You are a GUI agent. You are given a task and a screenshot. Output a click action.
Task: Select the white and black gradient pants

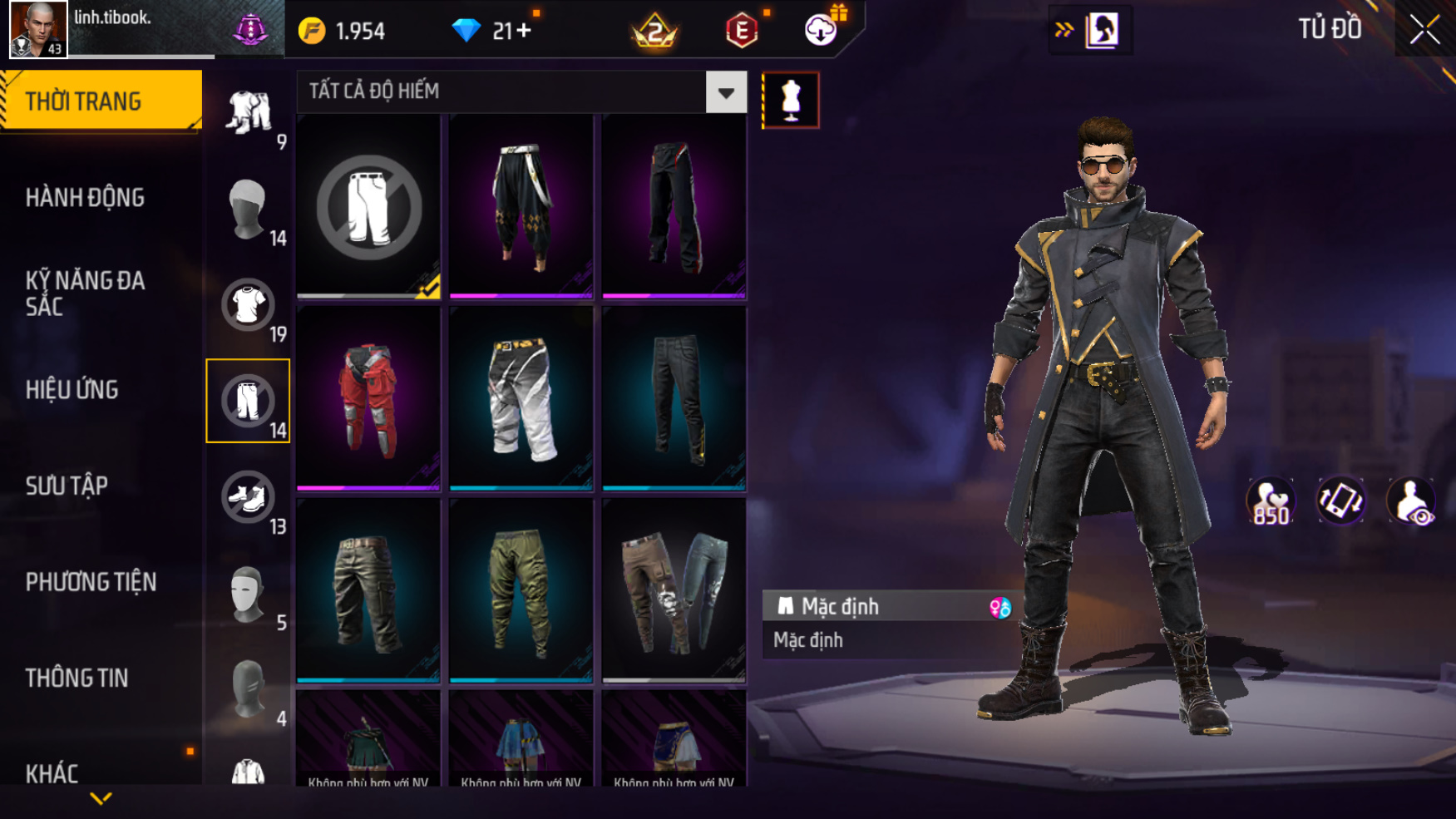[521, 399]
